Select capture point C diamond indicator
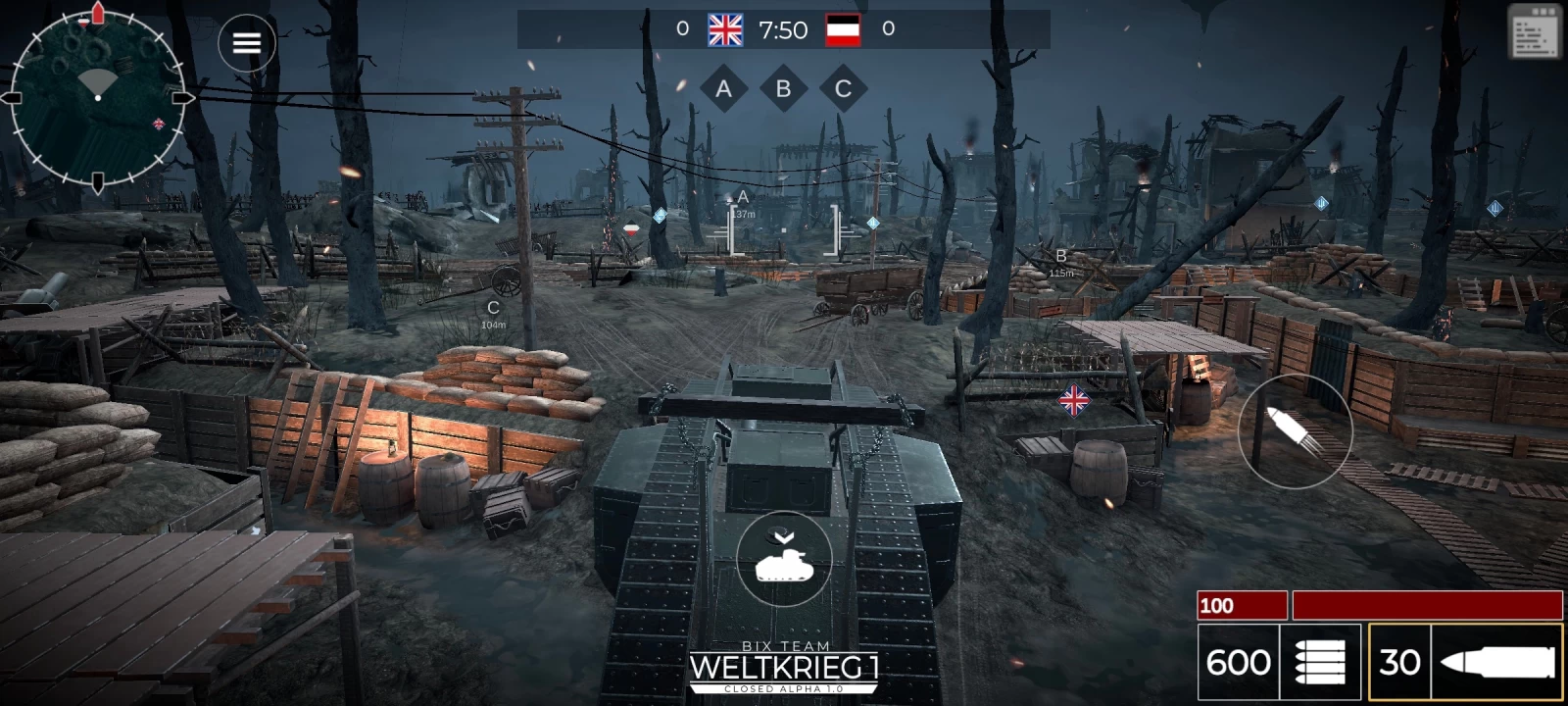 pos(842,89)
